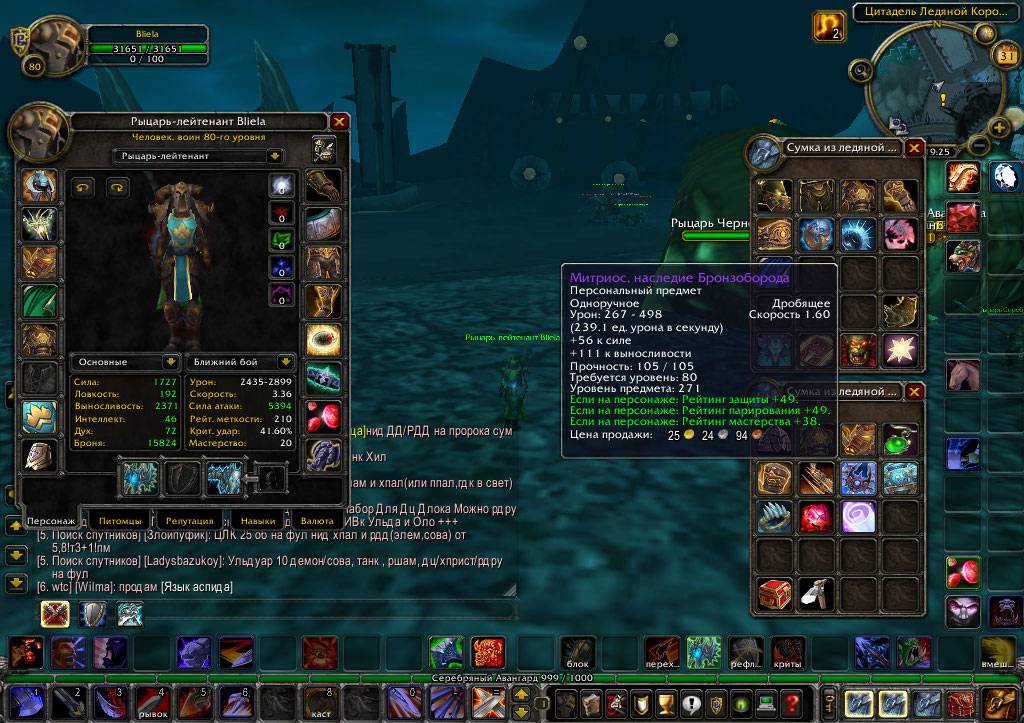Select the Навыки tab
Screen dimensions: 1024x723
(x=257, y=521)
